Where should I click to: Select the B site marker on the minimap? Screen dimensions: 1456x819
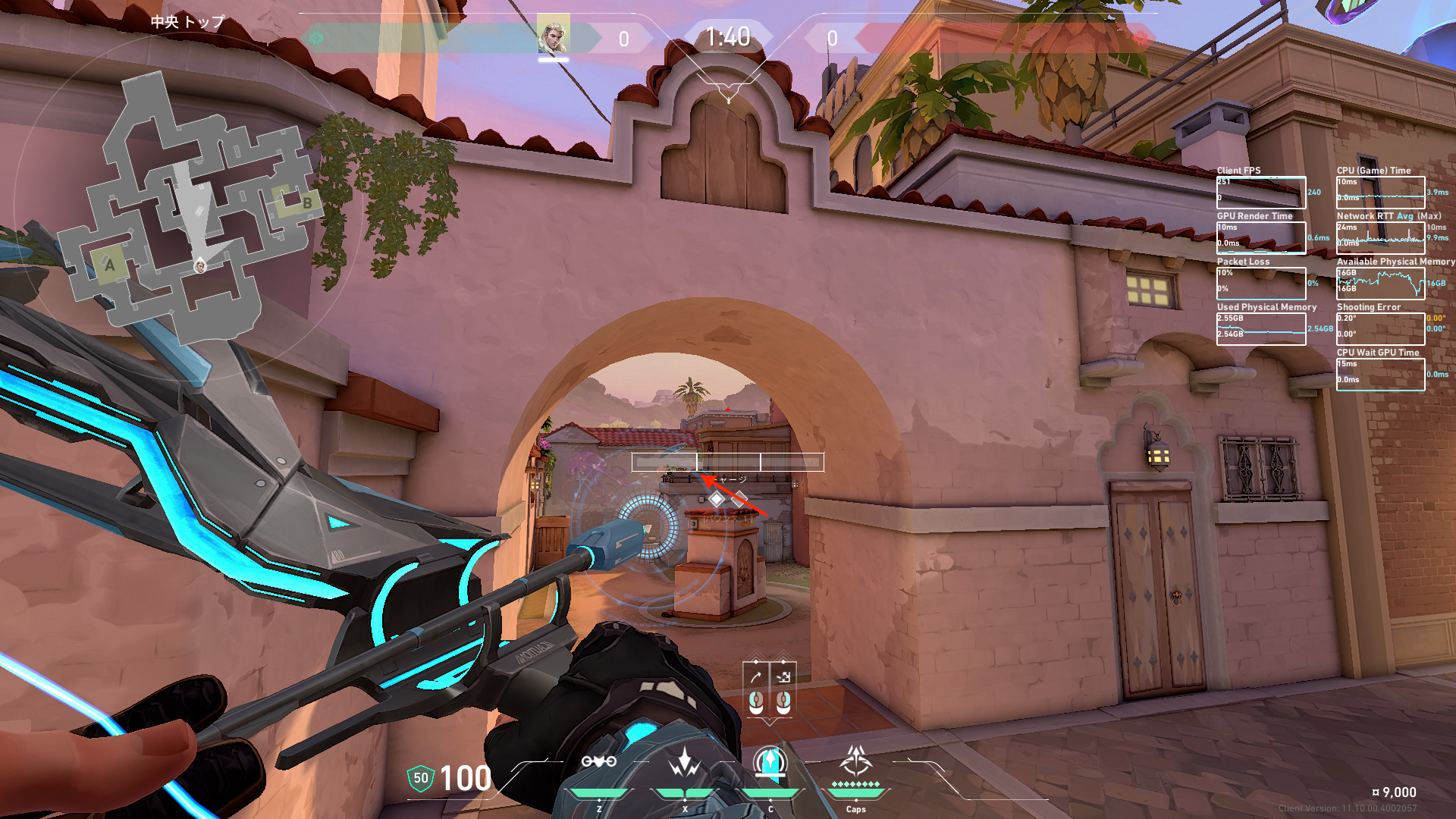(307, 203)
